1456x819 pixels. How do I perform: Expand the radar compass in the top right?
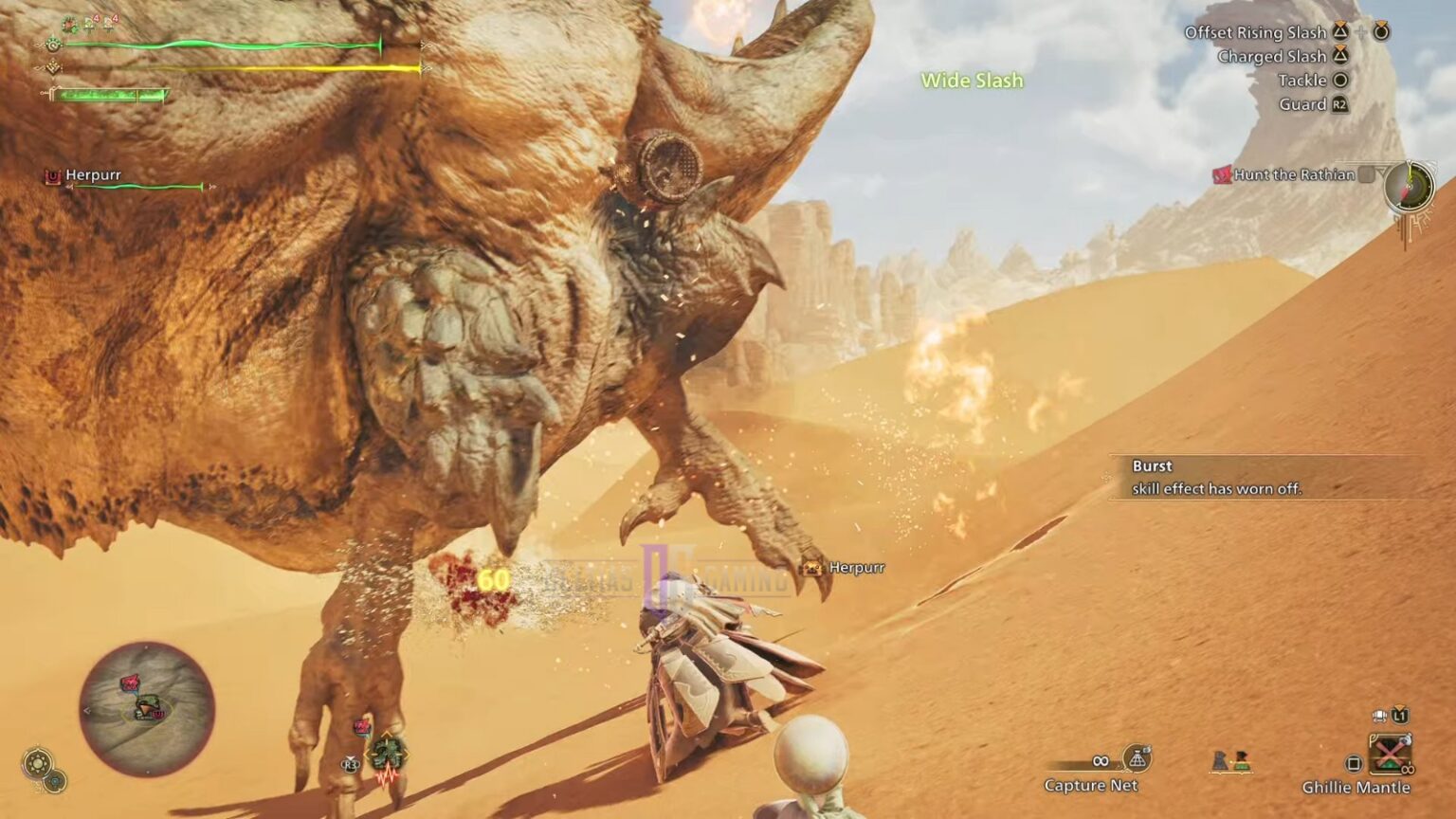click(x=1410, y=188)
